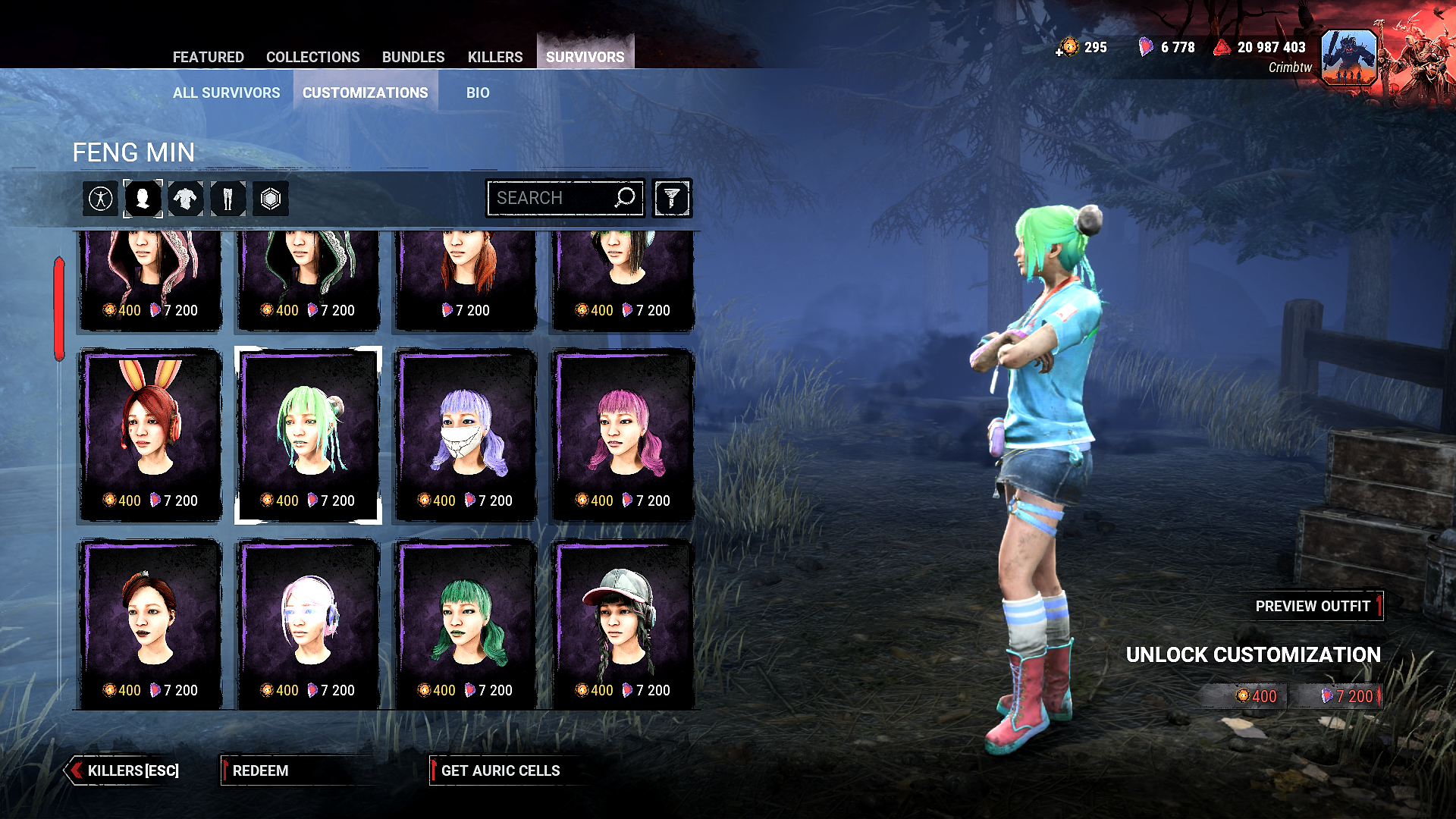Viewport: 1456px width, 819px height.
Task: Preview the full outfit
Action: pyautogui.click(x=1313, y=606)
